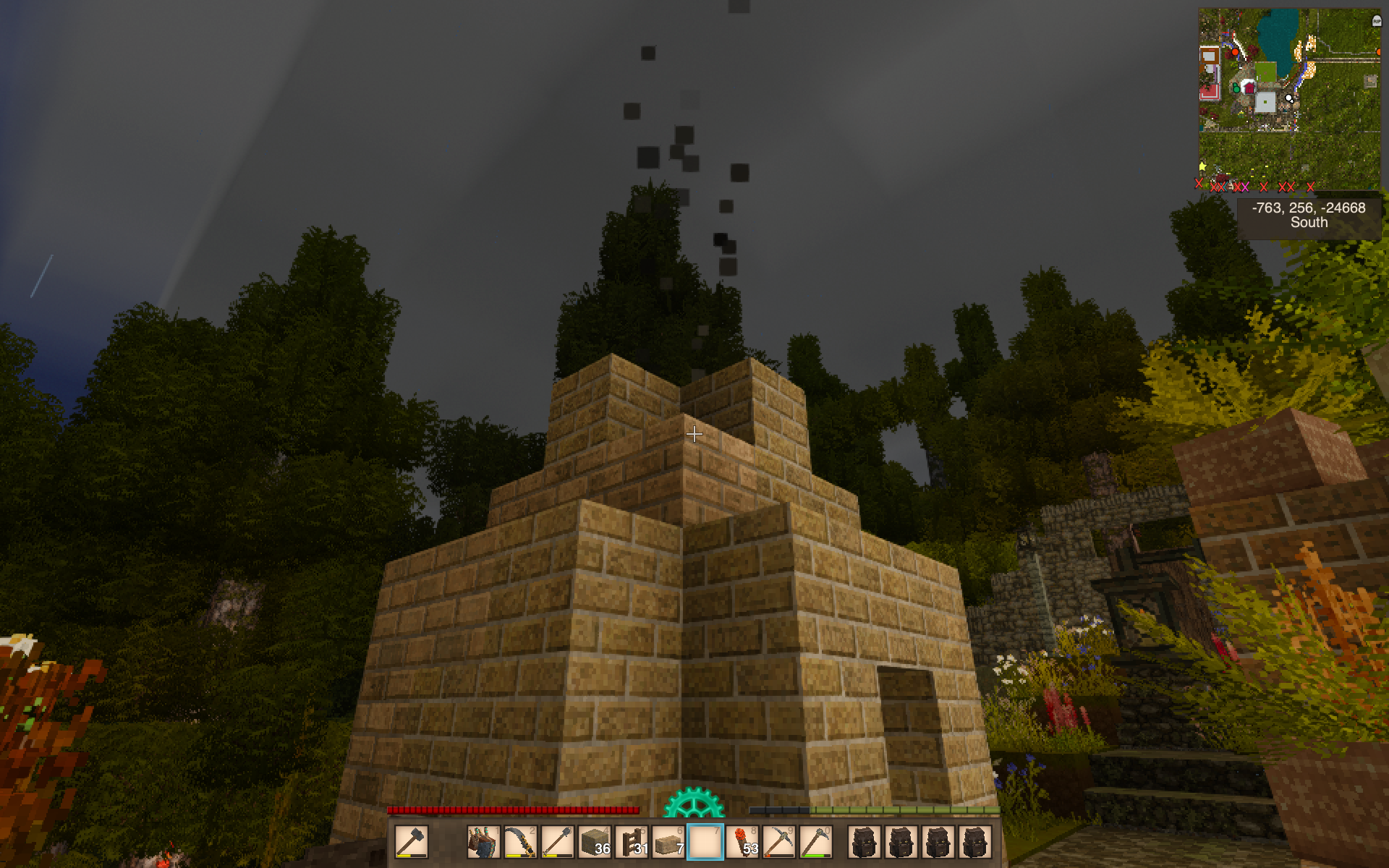
Task: Select the hammer in the offhand slot
Action: pos(411,842)
